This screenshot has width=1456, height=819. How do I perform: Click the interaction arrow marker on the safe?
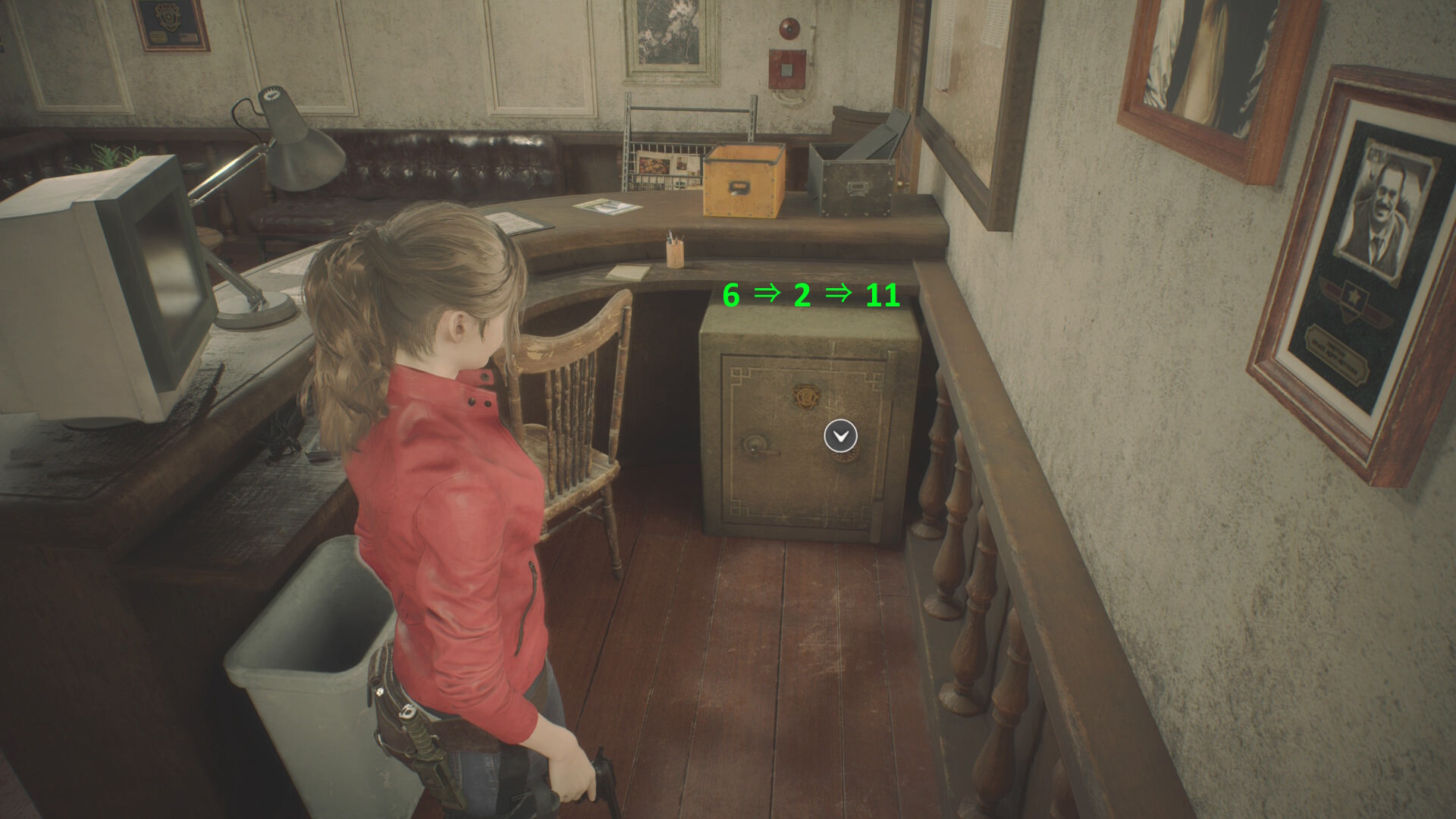[840, 436]
